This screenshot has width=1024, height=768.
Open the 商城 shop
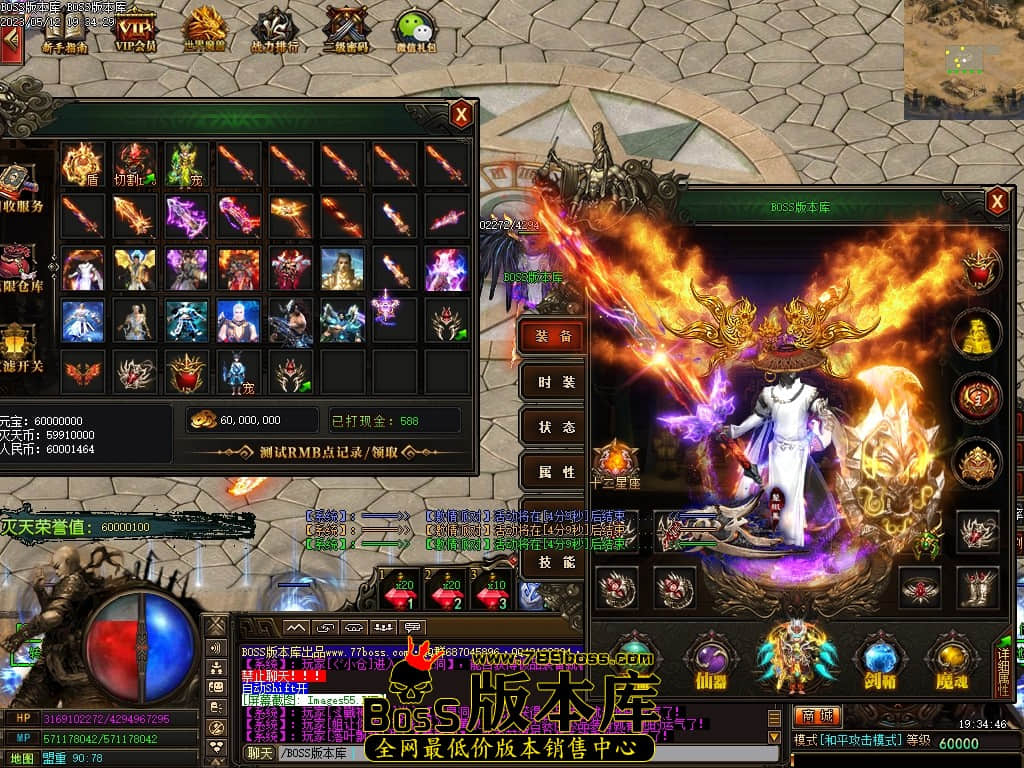(817, 717)
